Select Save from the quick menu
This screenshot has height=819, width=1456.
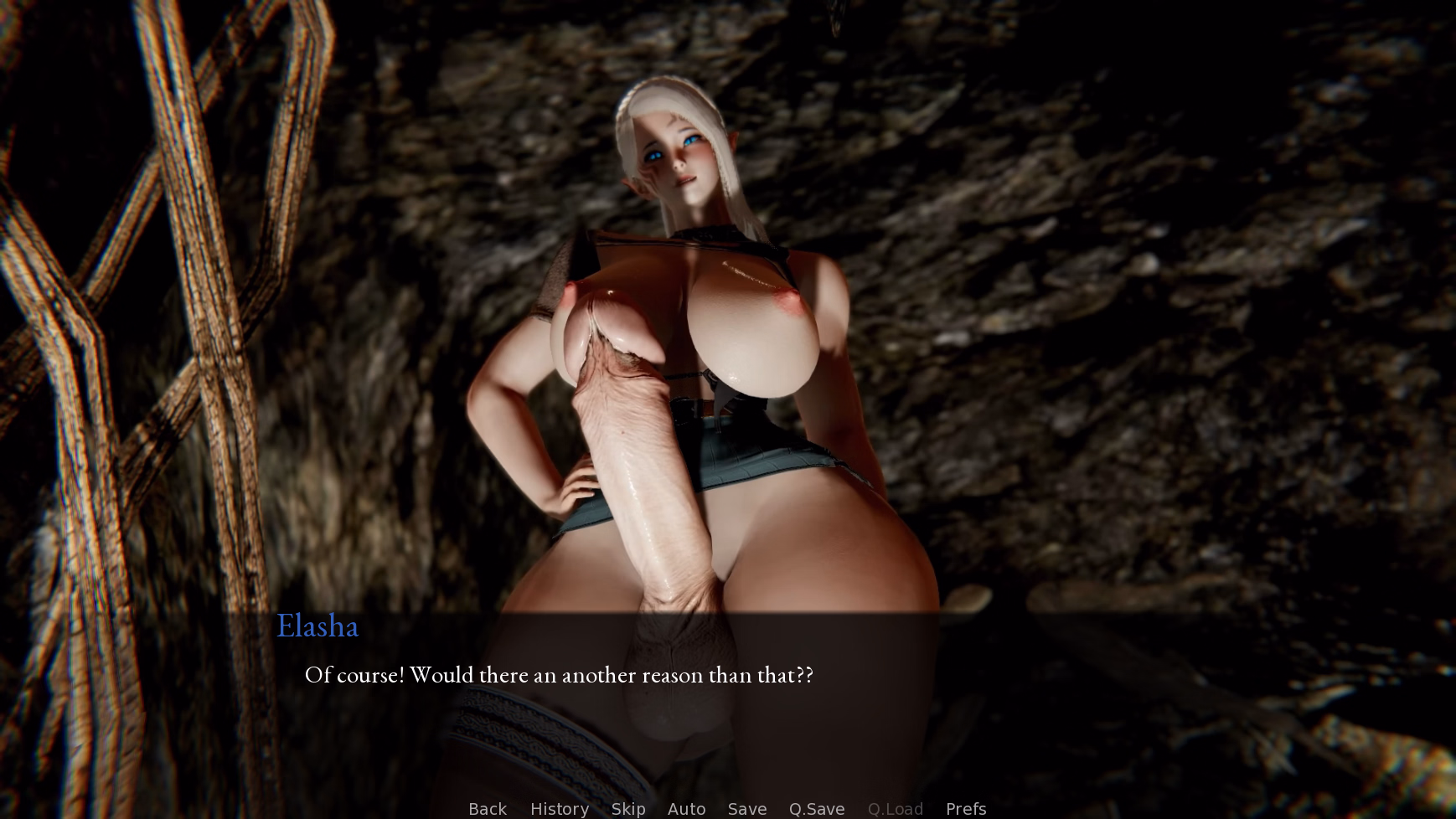[746, 808]
